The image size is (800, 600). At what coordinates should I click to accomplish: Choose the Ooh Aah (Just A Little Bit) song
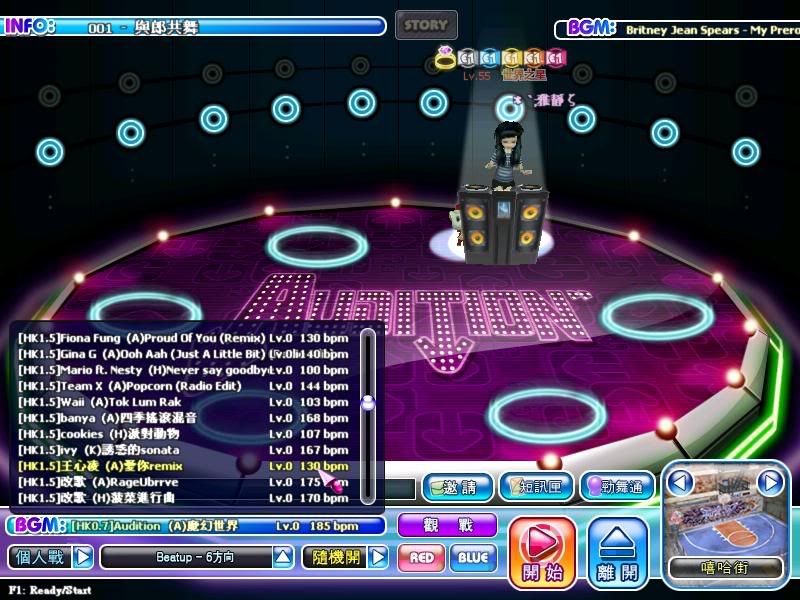(x=180, y=354)
